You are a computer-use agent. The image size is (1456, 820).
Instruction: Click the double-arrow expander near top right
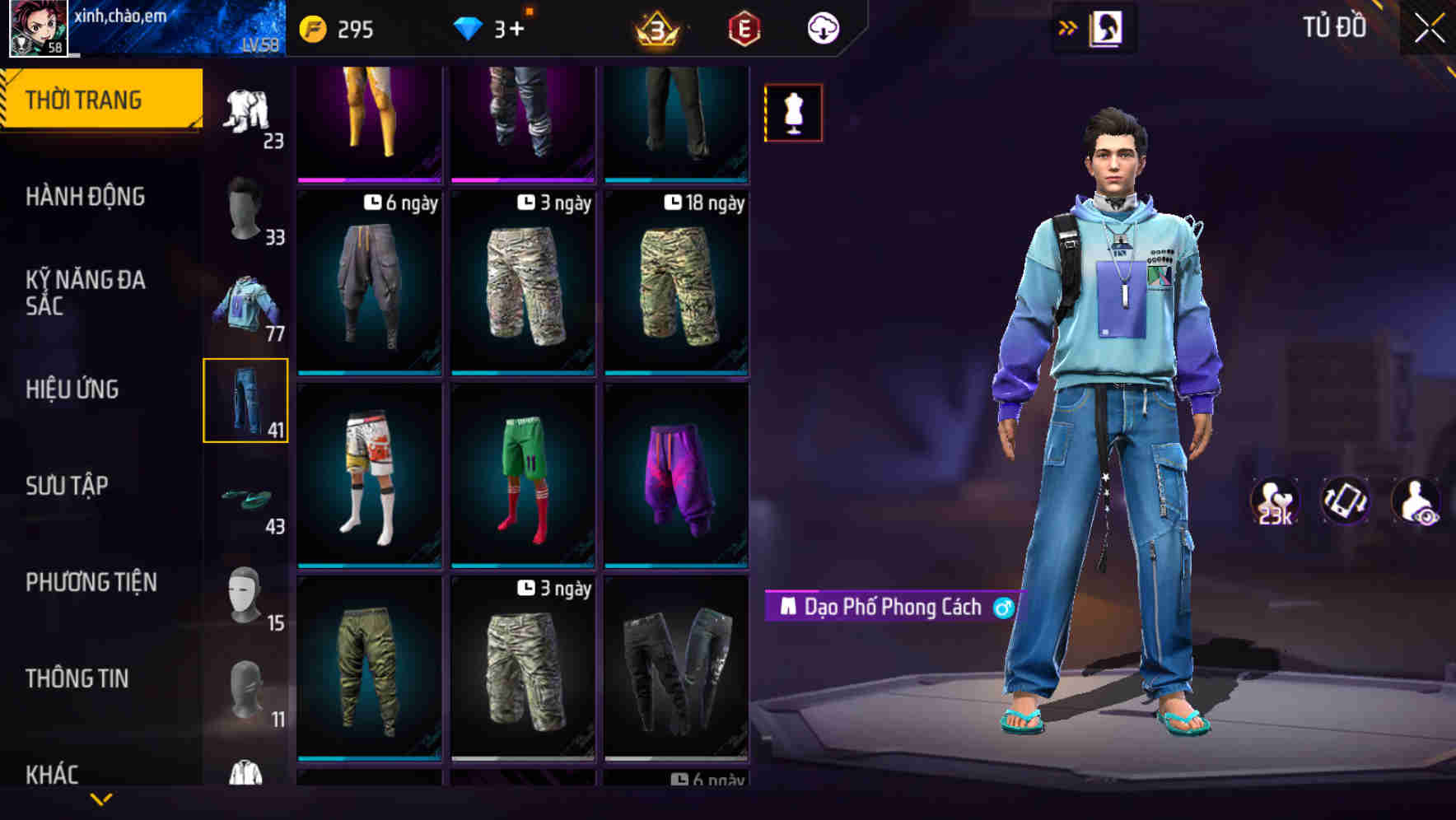pos(1067,26)
